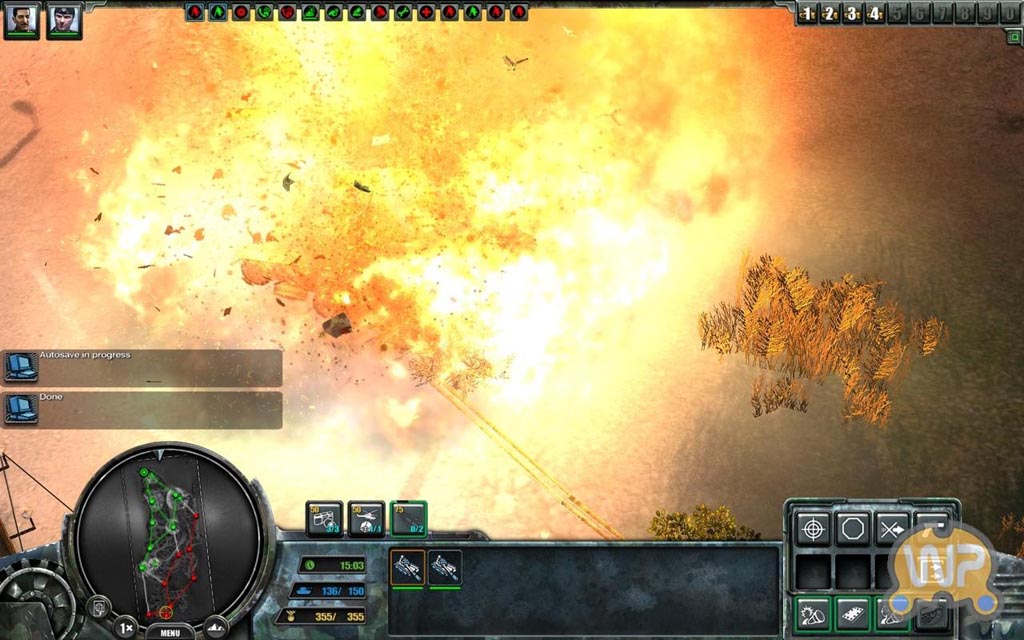Choose control group 3
Viewport: 1024px width, 640px height.
coord(851,14)
